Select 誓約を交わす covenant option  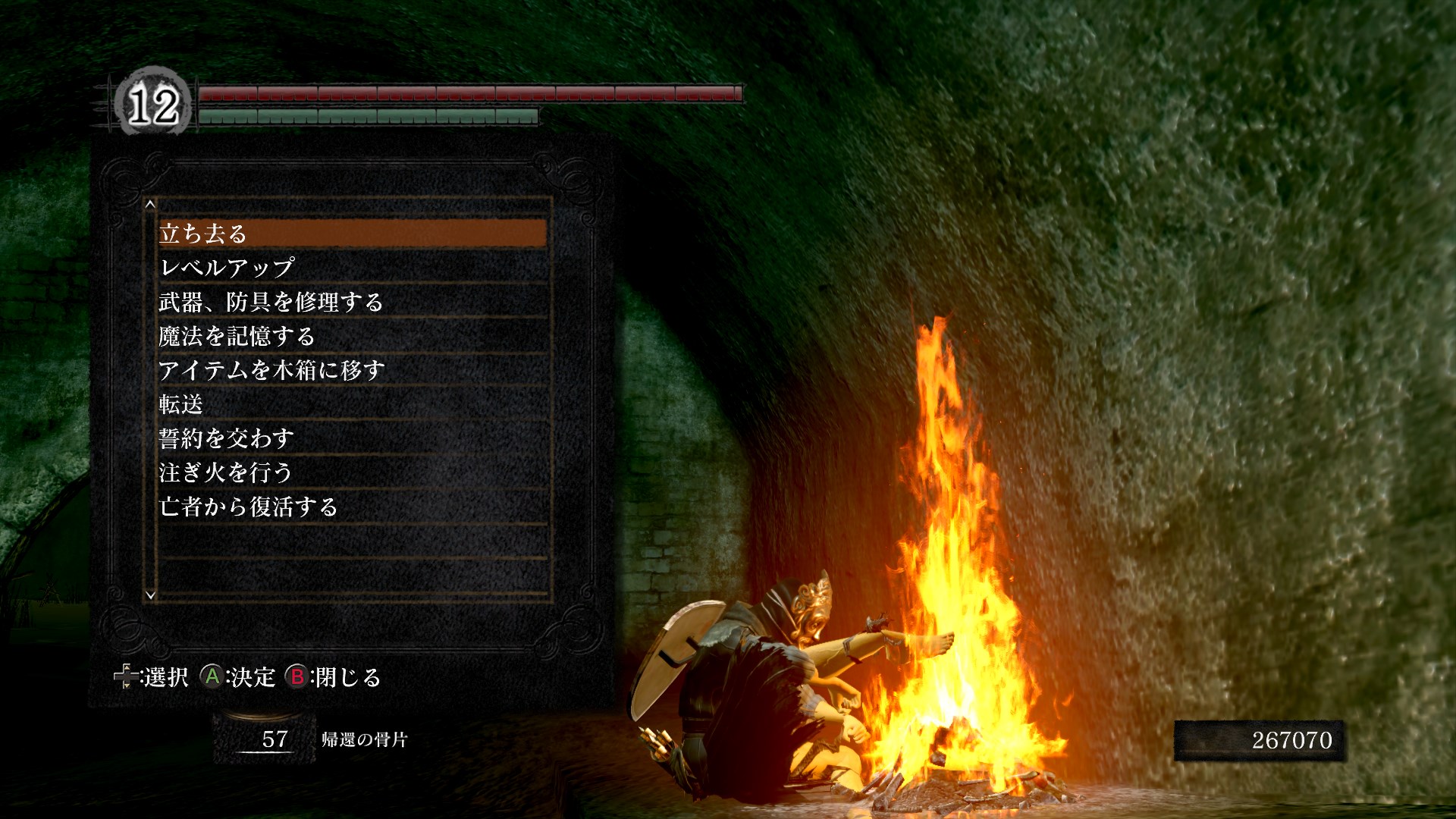353,438
